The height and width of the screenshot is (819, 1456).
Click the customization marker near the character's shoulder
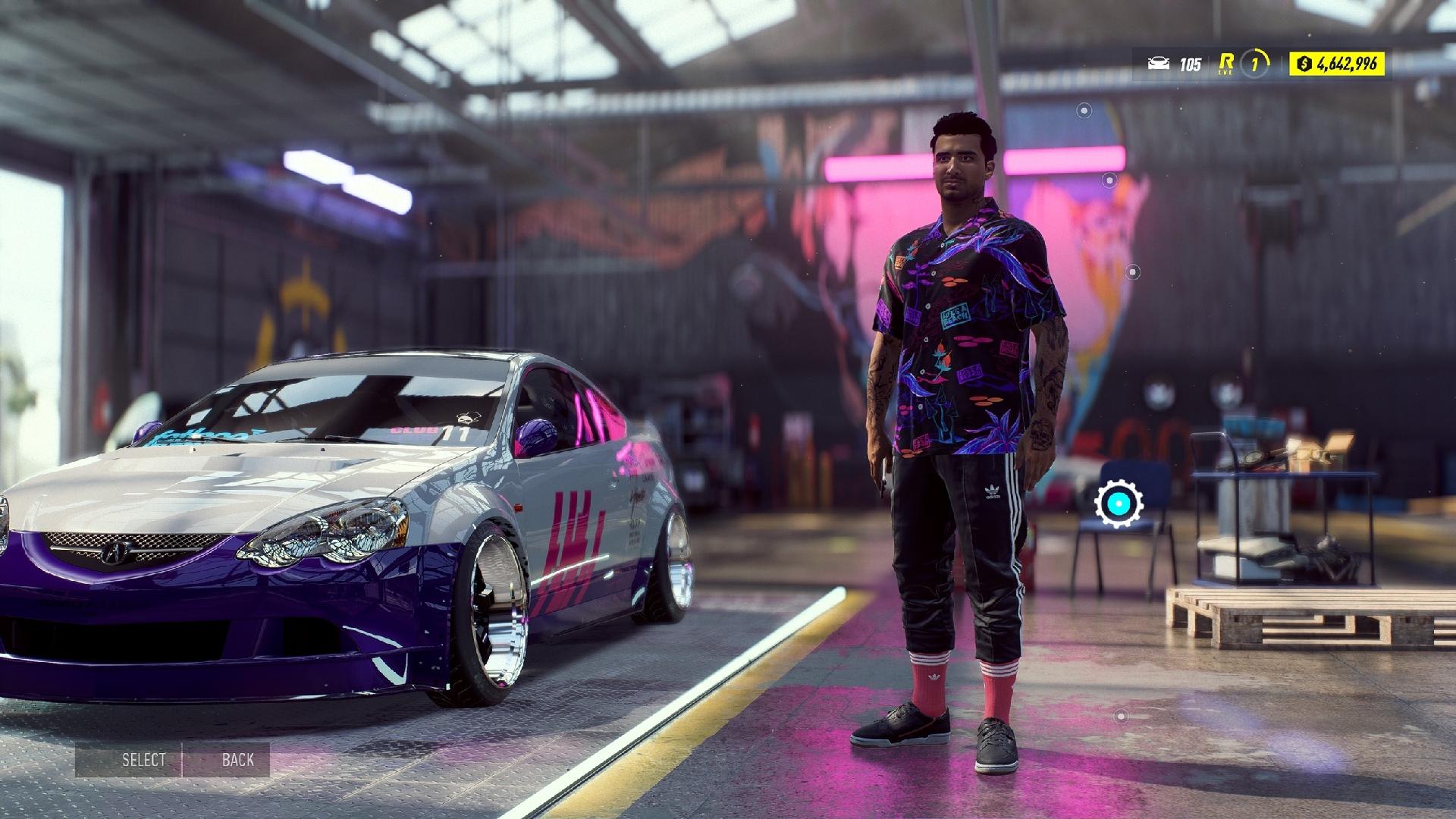point(1110,182)
